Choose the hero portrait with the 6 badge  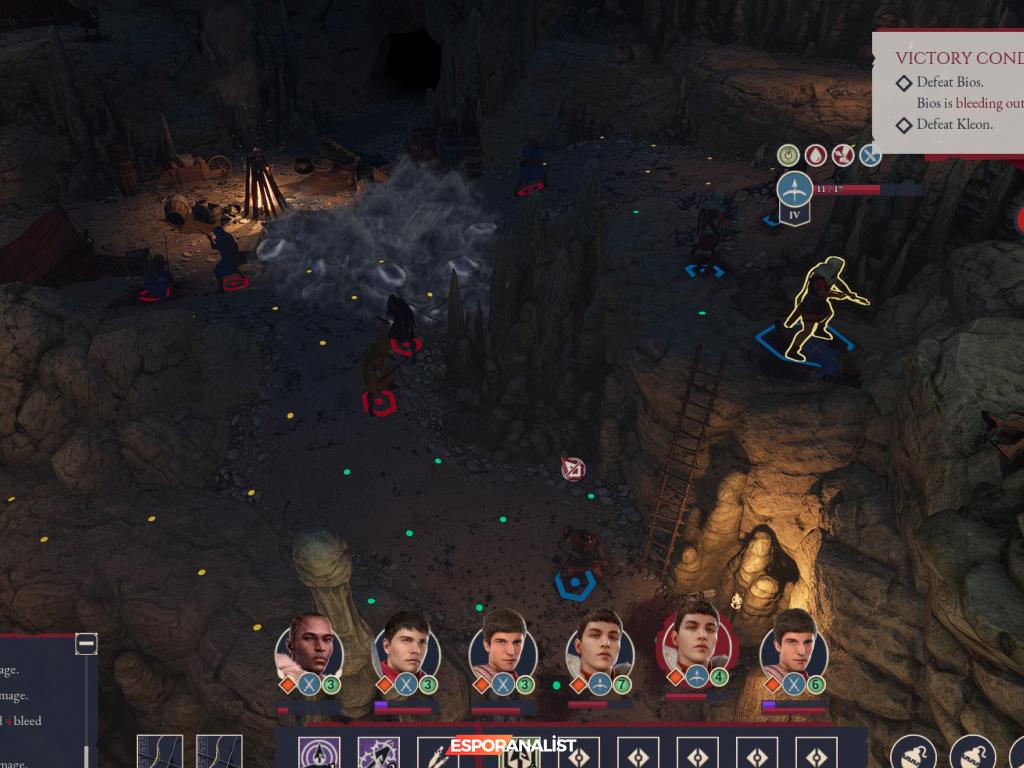(x=794, y=642)
